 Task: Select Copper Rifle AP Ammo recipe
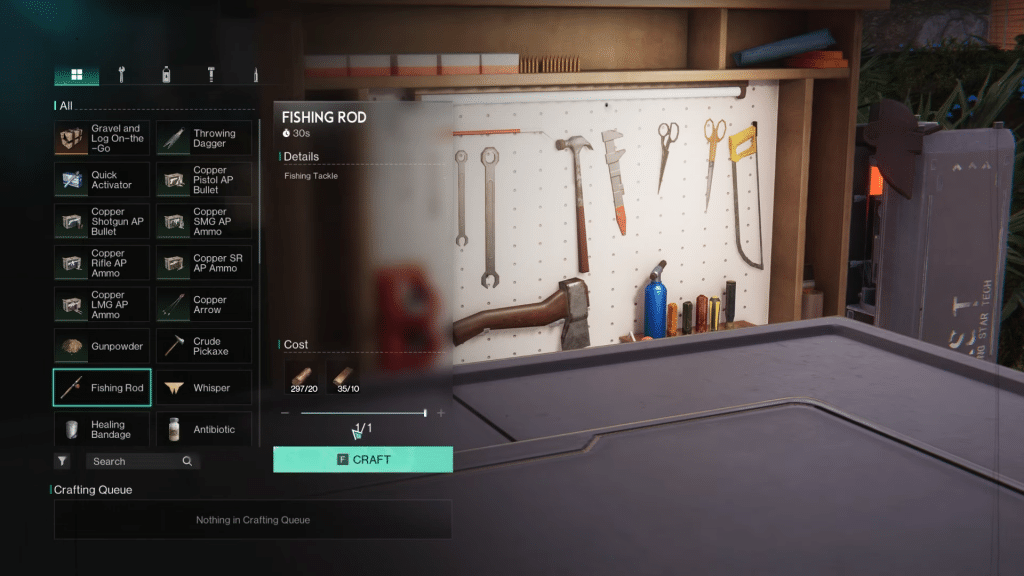(102, 263)
